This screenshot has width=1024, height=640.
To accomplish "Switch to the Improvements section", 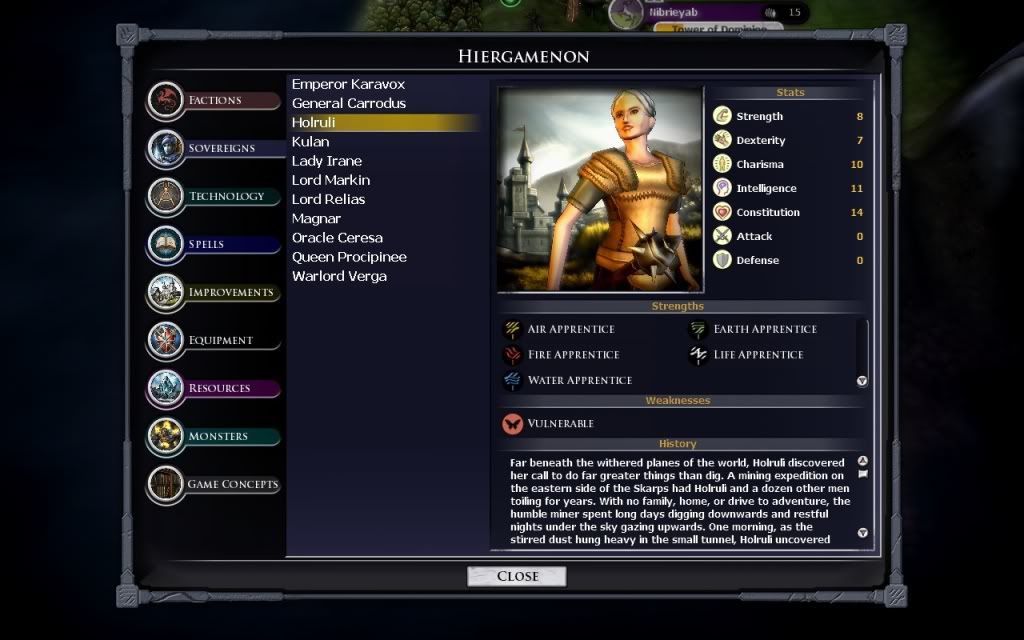I will (230, 292).
